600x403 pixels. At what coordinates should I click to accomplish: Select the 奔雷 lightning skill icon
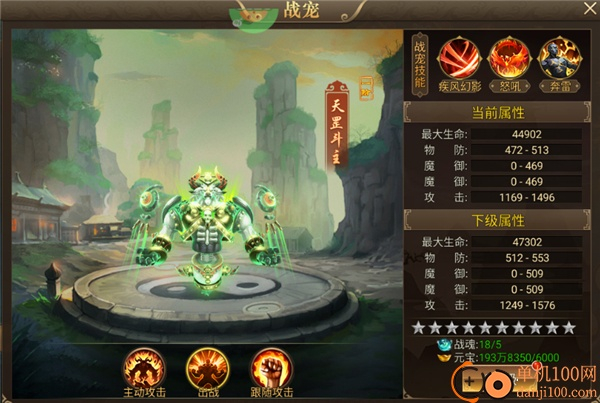click(x=558, y=55)
